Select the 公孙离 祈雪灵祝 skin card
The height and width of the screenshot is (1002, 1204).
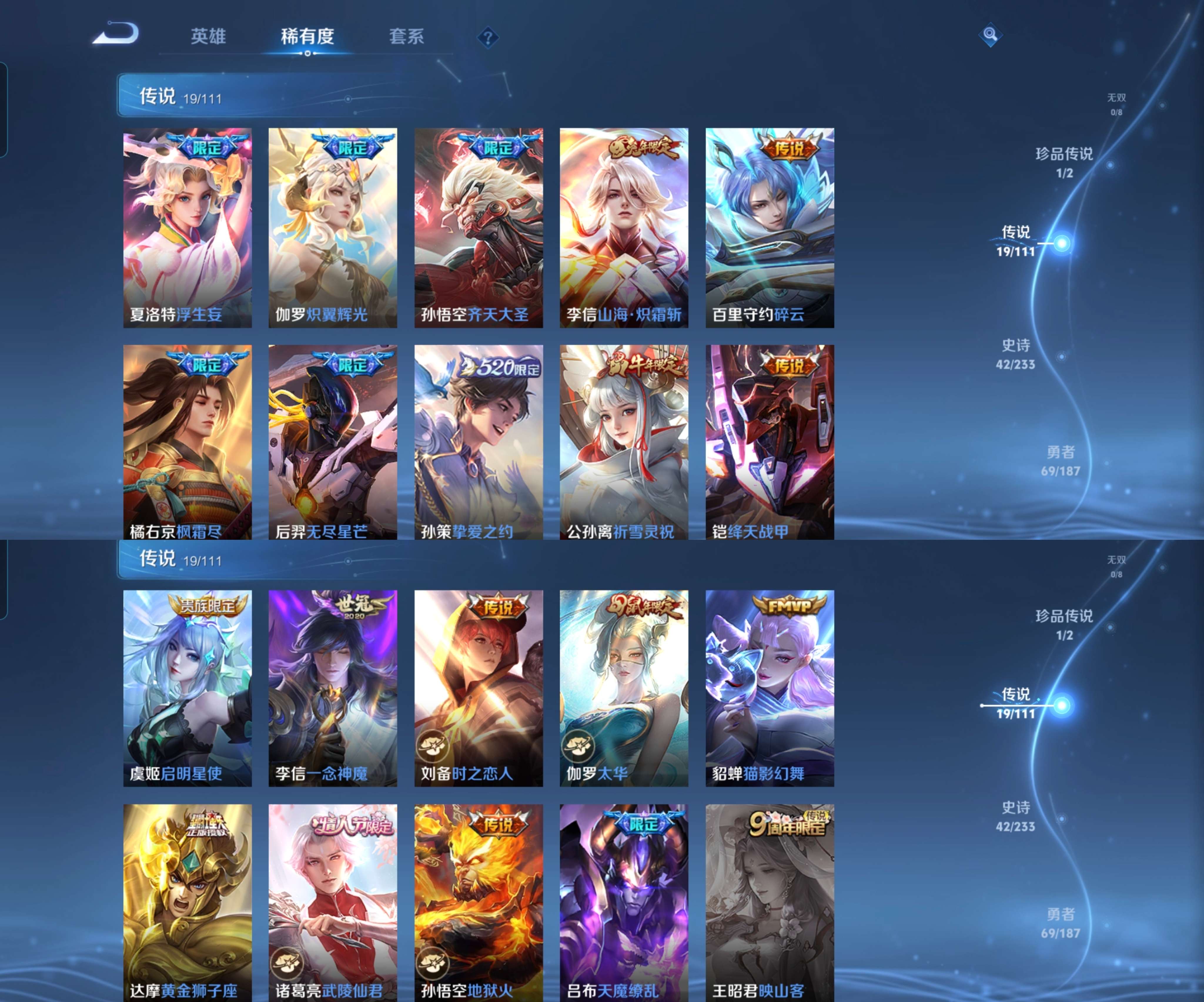624,441
